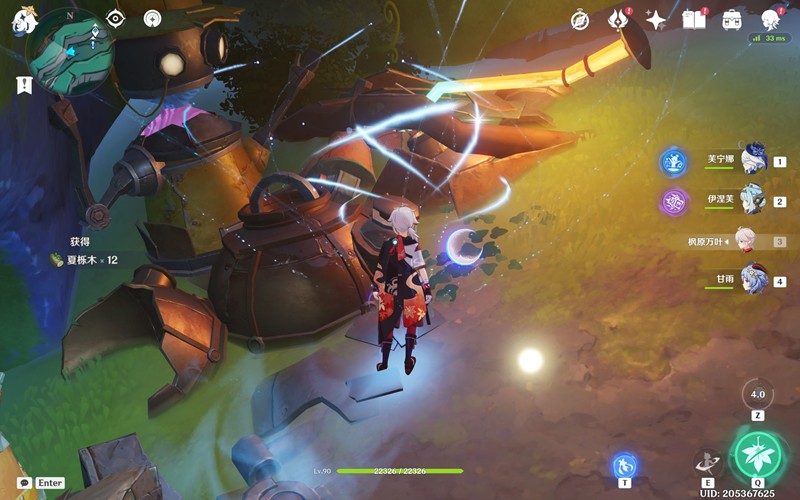The width and height of the screenshot is (800, 500).
Task: Unleash the green Anemo elemental burst
Action: [x=757, y=455]
